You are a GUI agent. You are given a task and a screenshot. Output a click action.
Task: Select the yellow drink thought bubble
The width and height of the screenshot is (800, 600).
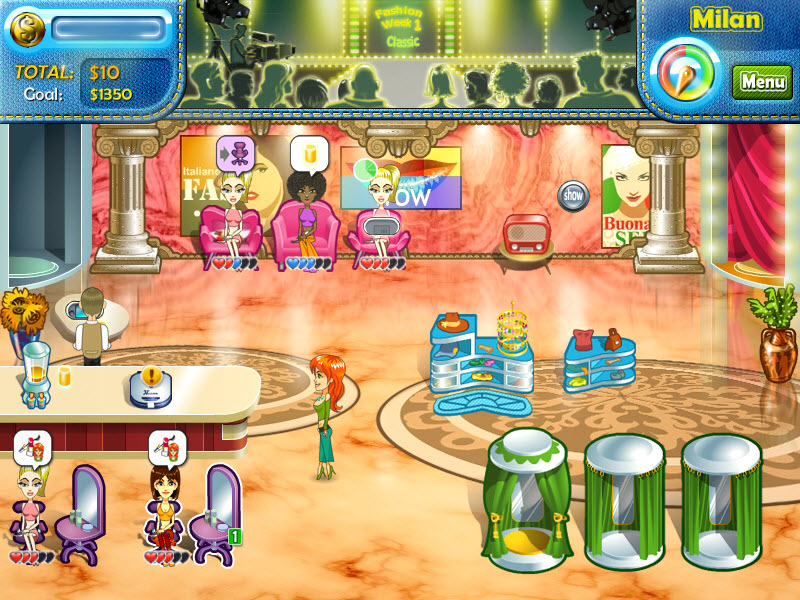point(309,153)
